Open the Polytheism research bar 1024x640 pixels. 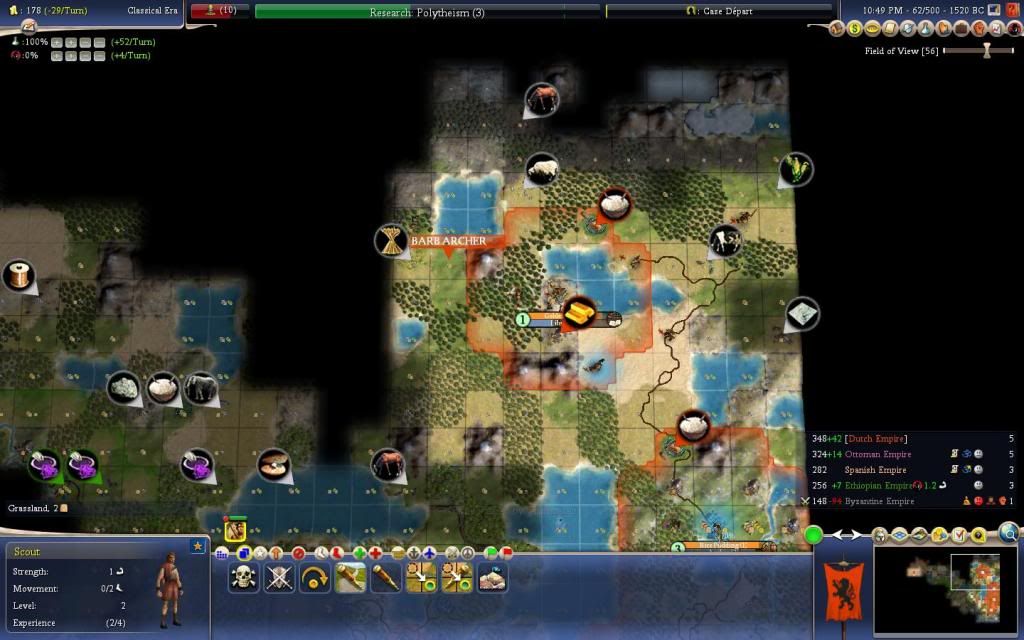click(x=427, y=12)
